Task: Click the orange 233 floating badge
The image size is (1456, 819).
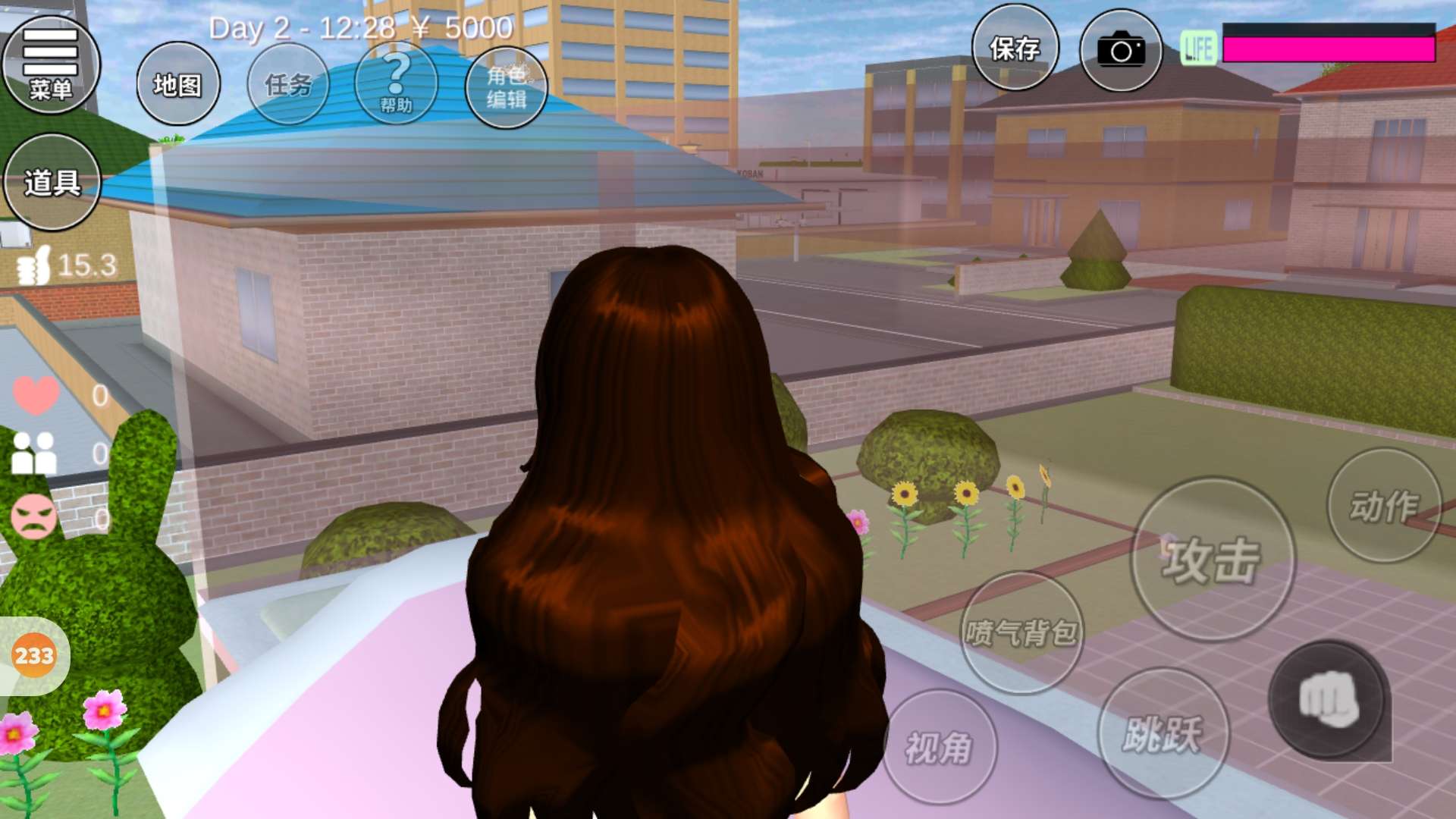Action: tap(34, 655)
